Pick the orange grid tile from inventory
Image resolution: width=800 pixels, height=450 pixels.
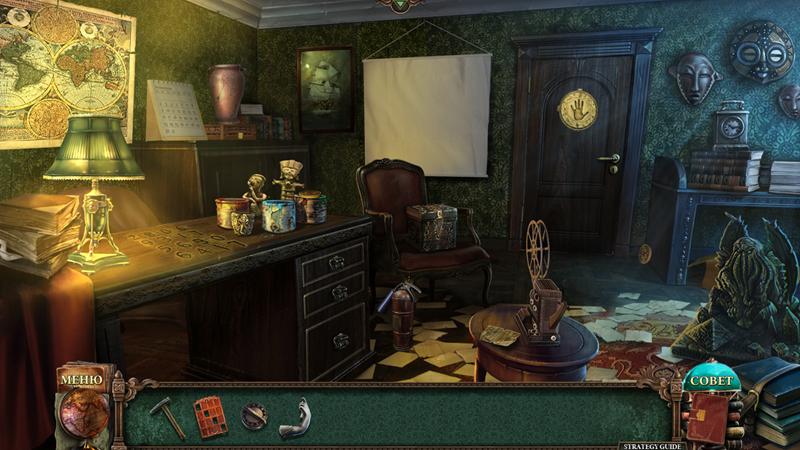pyautogui.click(x=210, y=416)
